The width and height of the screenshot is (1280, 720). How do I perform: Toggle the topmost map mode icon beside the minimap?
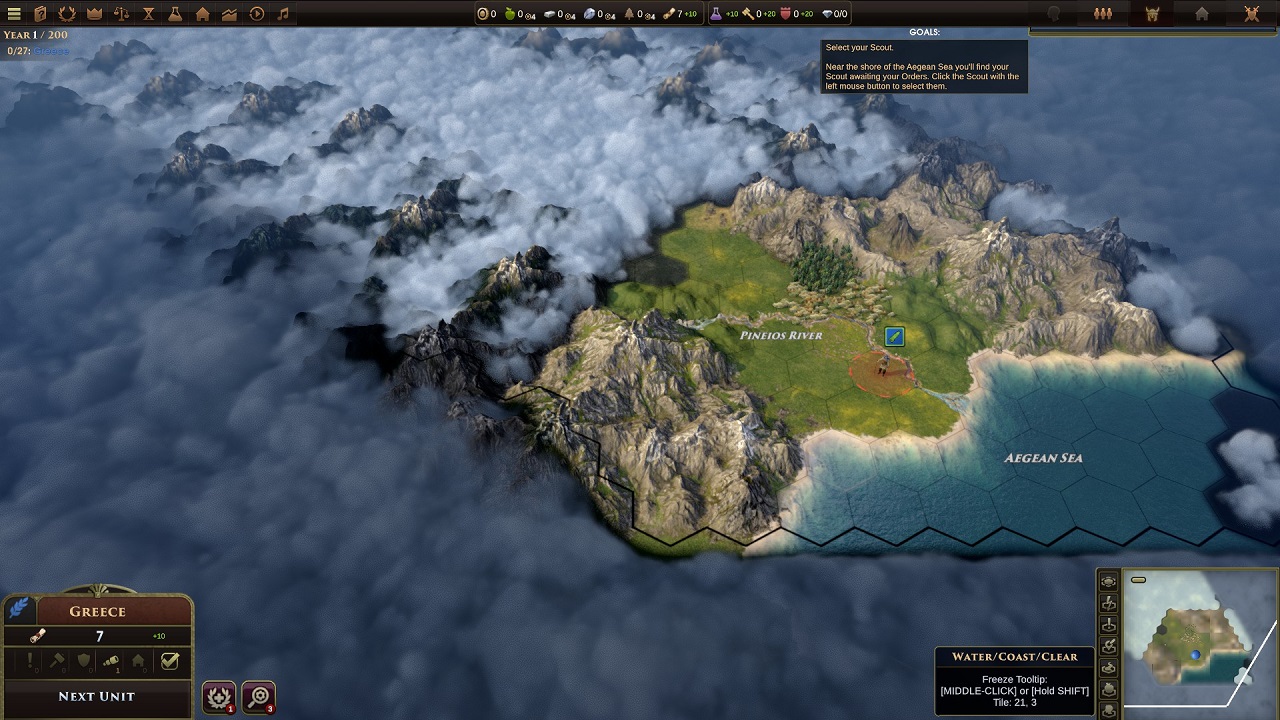[1110, 580]
